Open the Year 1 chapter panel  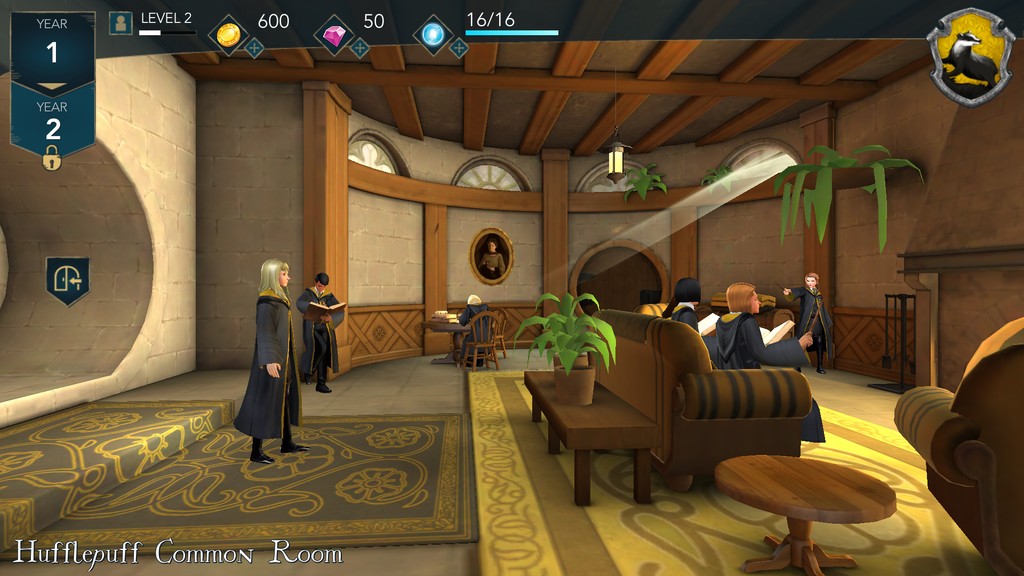52,45
